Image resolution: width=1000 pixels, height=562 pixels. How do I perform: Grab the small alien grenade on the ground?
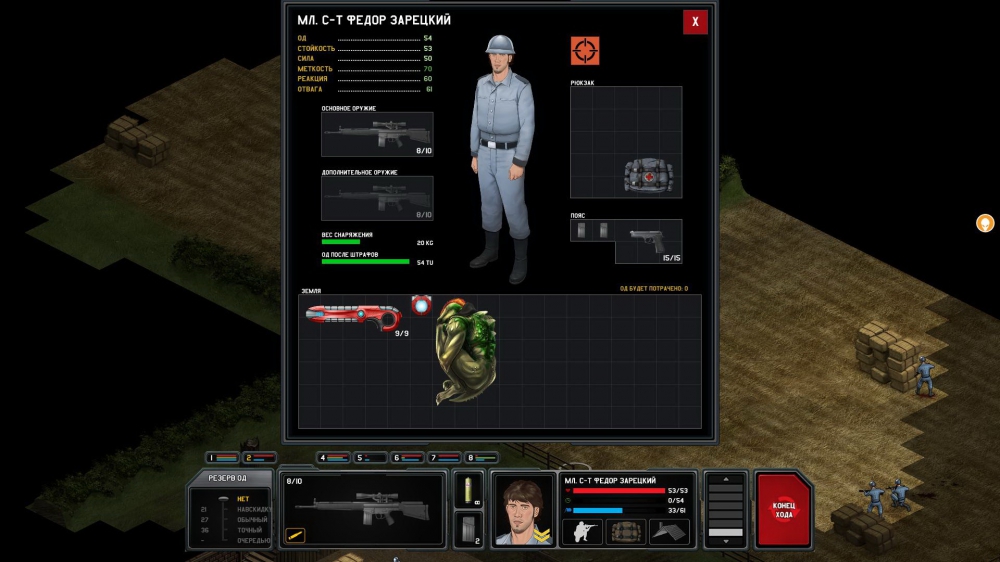(421, 305)
